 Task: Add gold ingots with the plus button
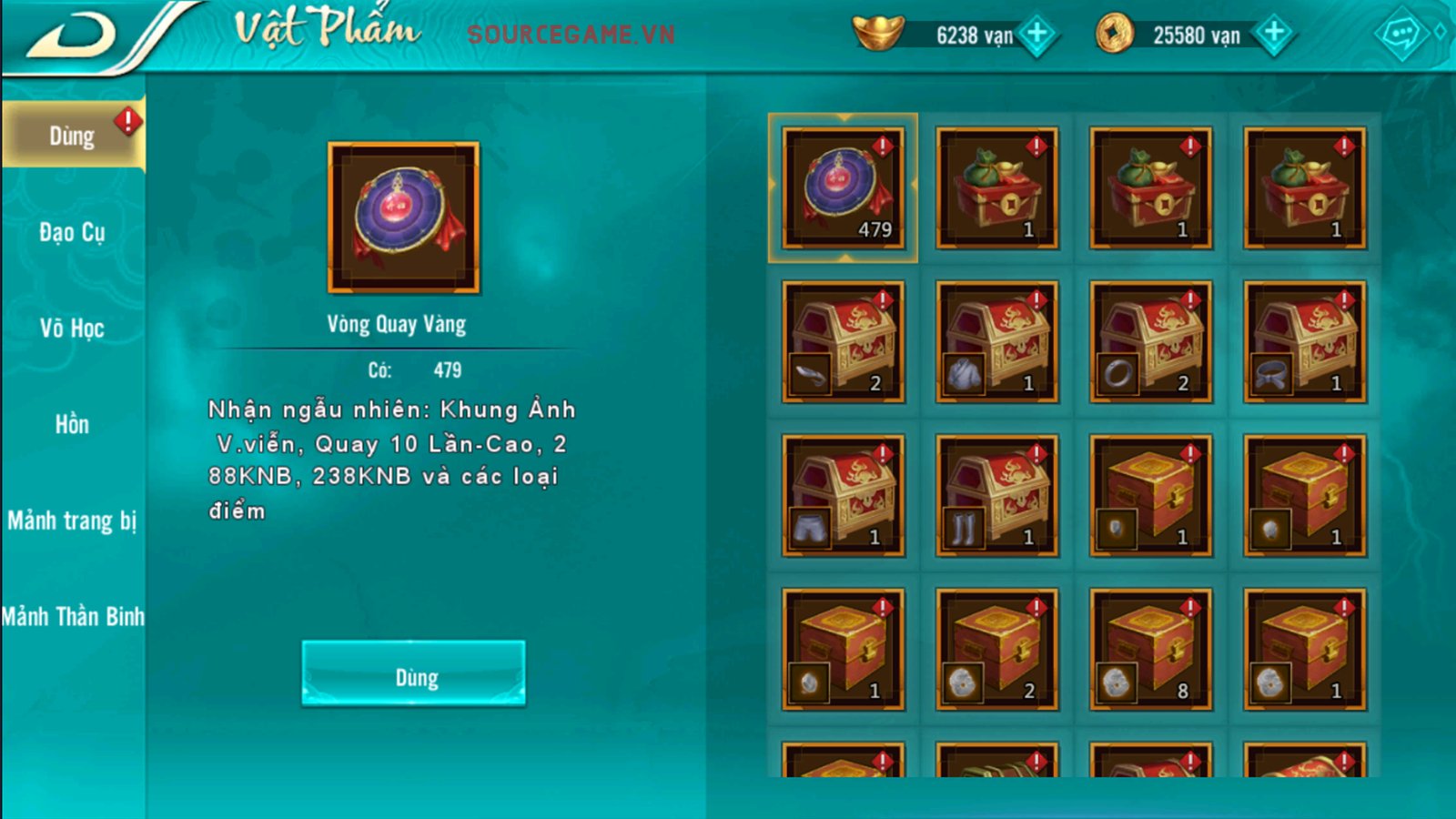tap(1036, 35)
